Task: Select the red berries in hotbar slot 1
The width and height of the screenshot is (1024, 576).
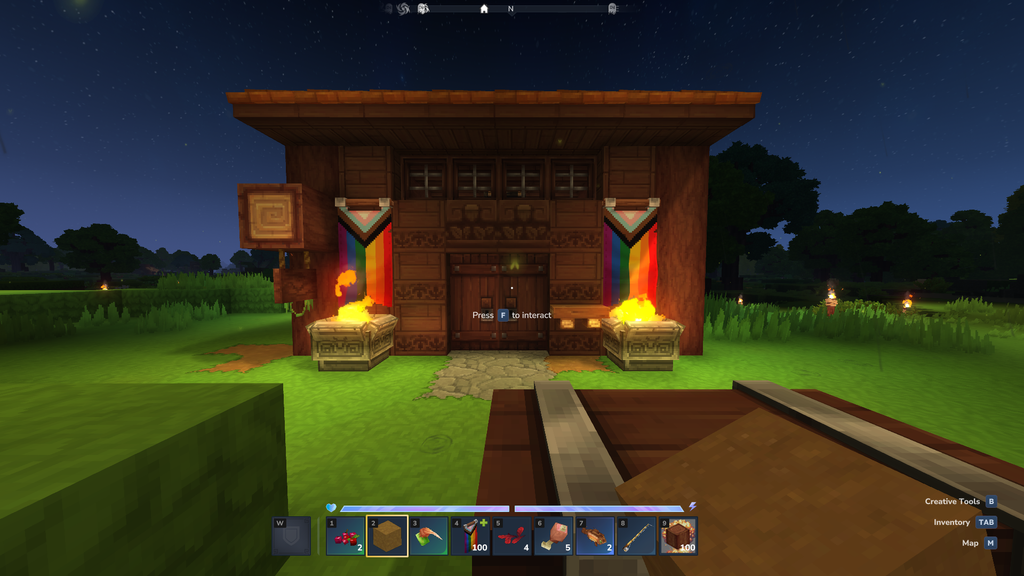Action: tap(345, 536)
